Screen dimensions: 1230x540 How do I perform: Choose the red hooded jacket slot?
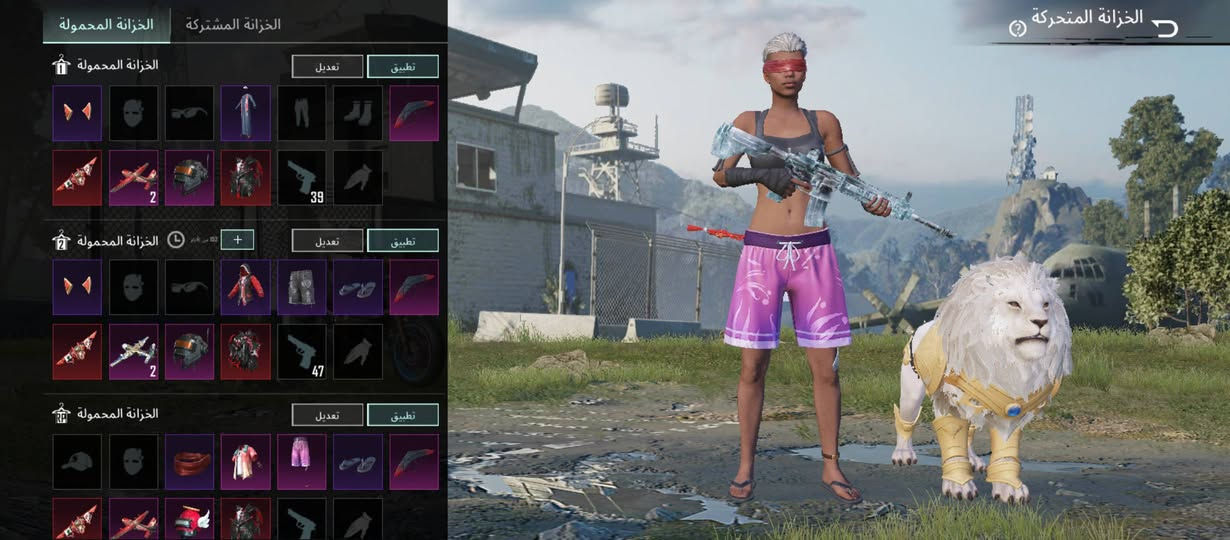pyautogui.click(x=245, y=287)
